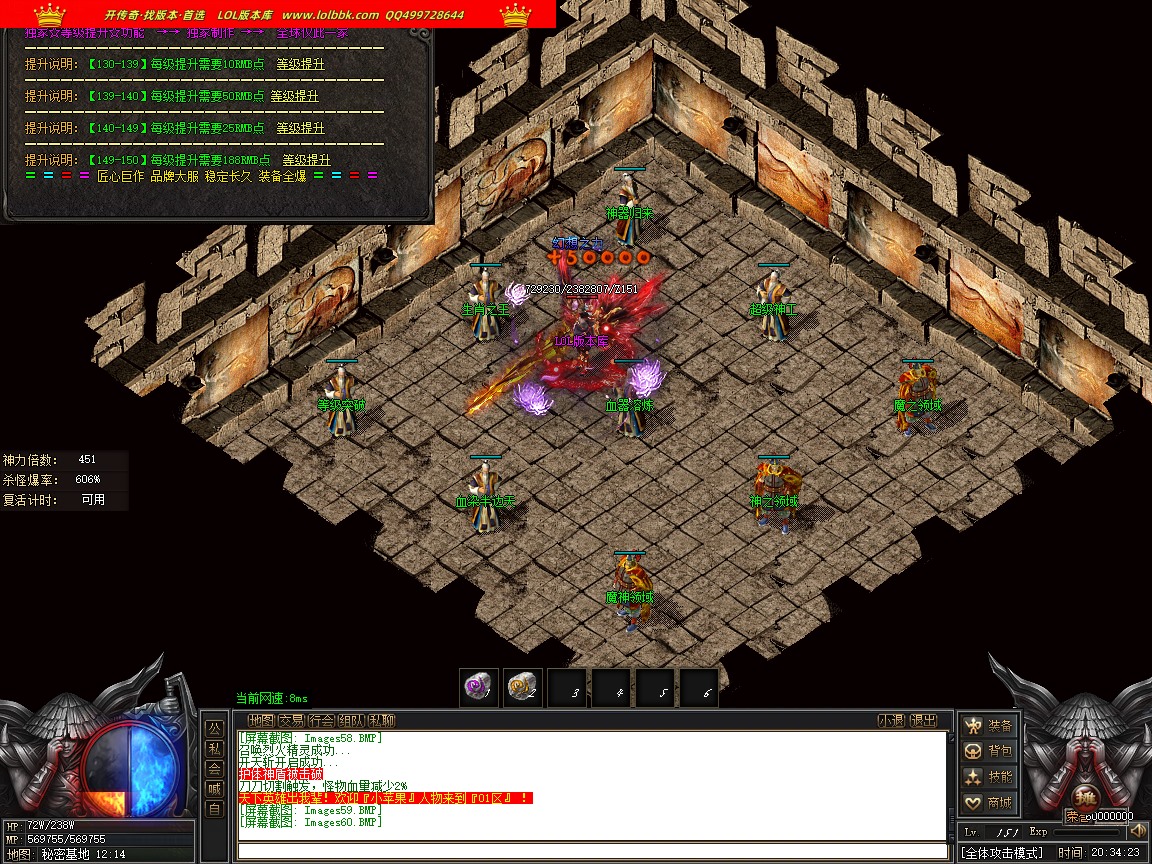The image size is (1152, 864).
Task: Open the 技能 skills panel
Action: [987, 777]
